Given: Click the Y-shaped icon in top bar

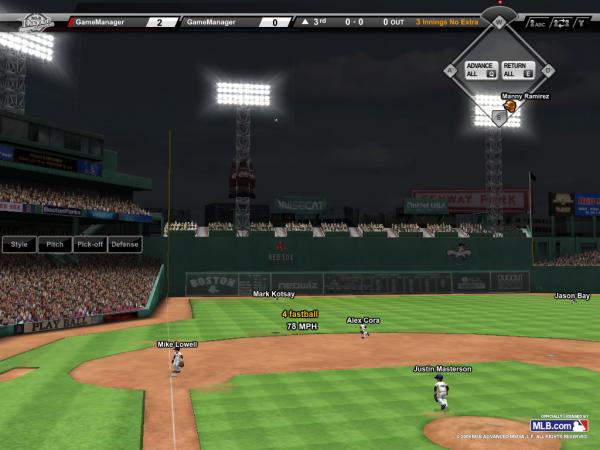Looking at the screenshot, I should [x=581, y=21].
